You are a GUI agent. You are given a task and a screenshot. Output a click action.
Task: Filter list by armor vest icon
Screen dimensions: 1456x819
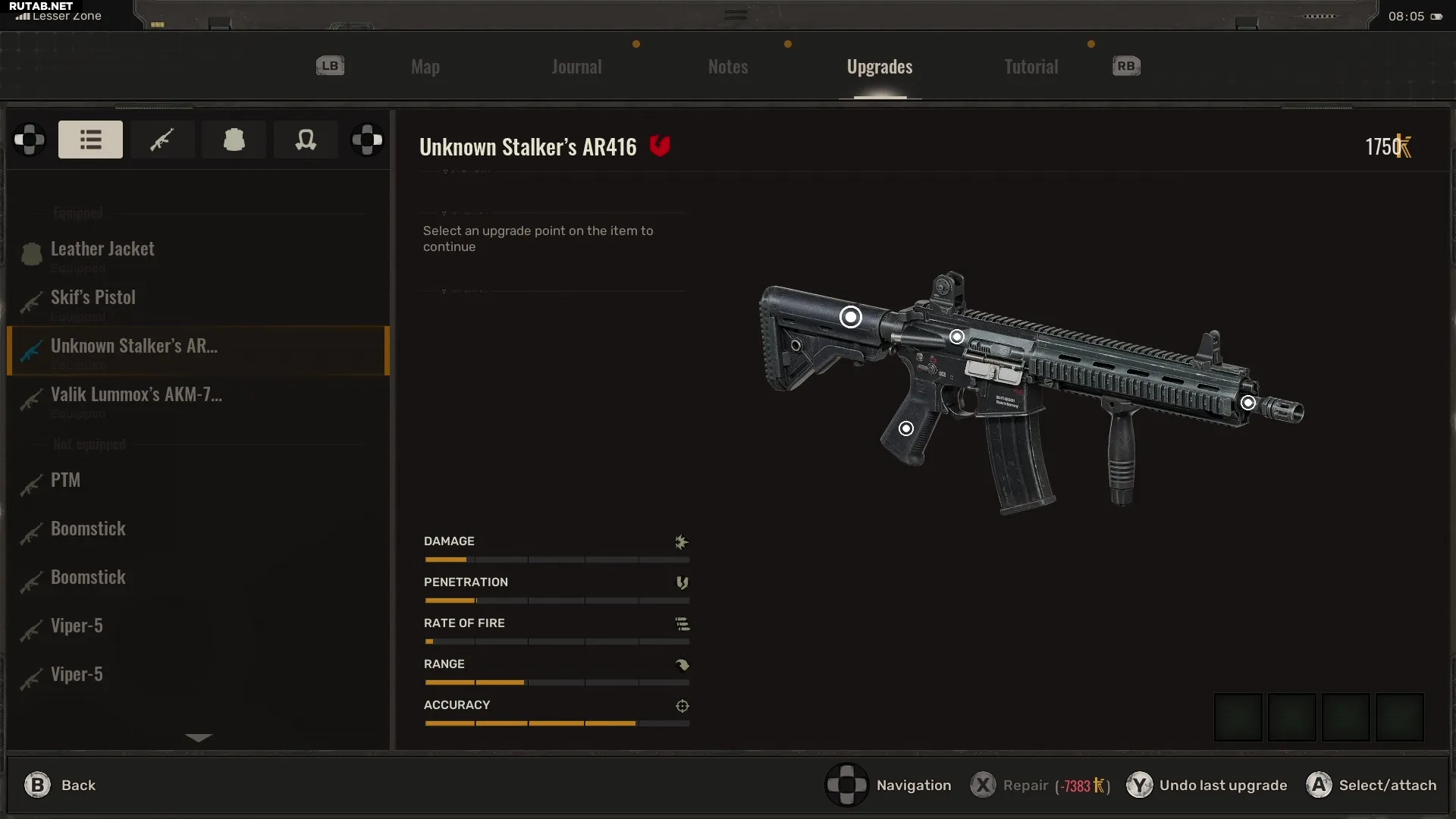click(x=234, y=140)
